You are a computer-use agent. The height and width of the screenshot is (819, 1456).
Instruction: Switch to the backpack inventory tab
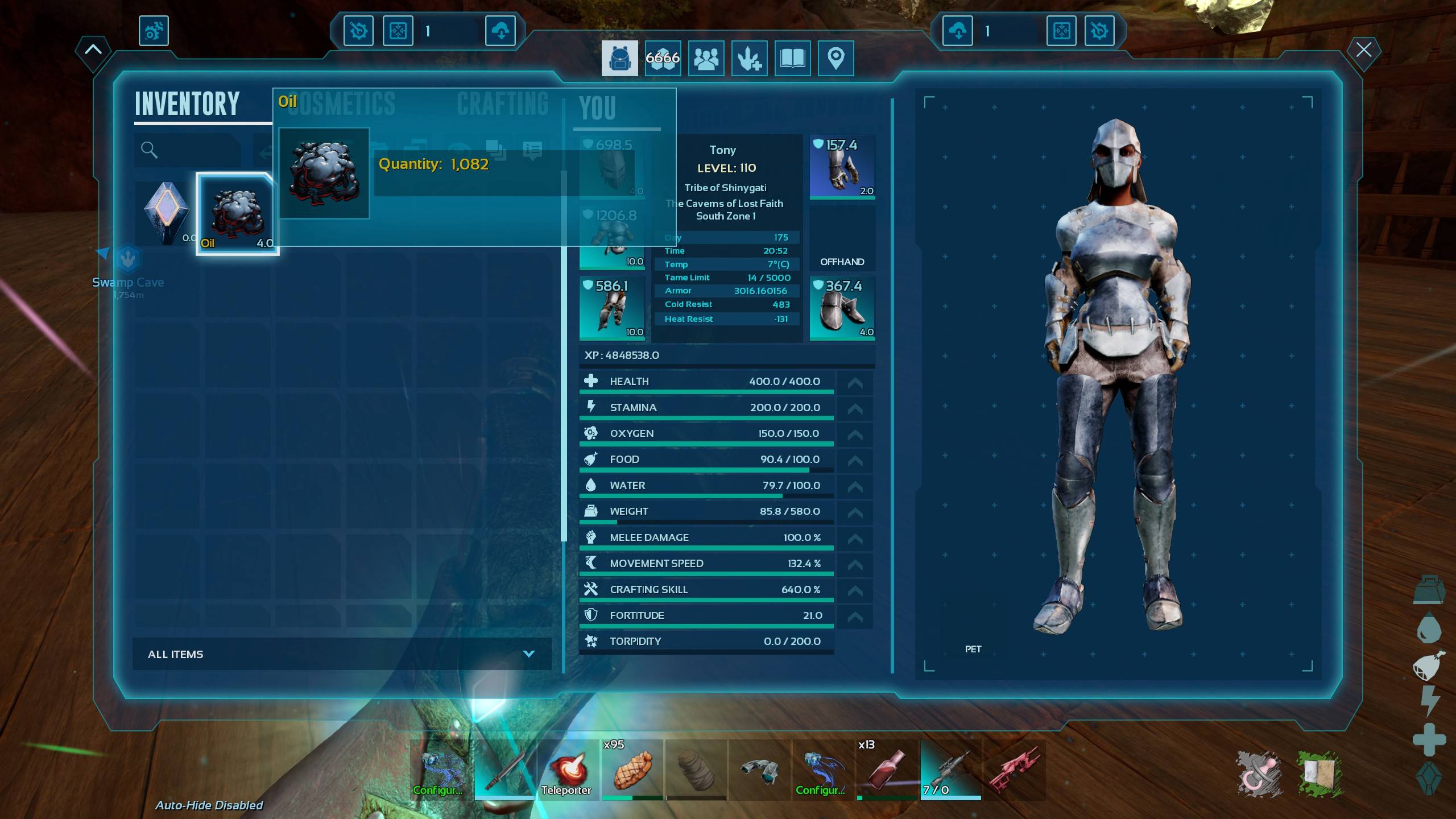tap(619, 58)
